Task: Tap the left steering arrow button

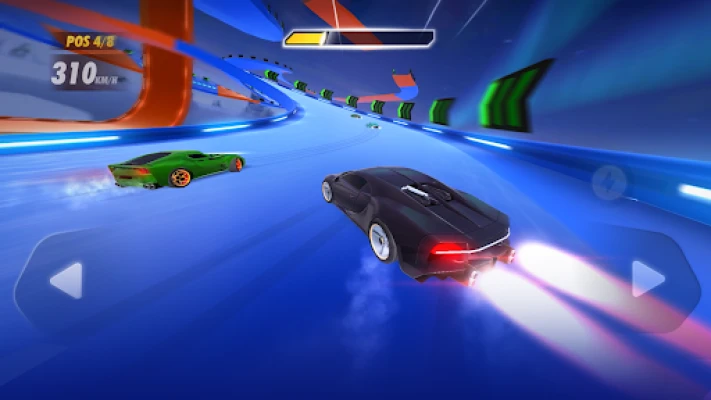Action: coord(66,280)
